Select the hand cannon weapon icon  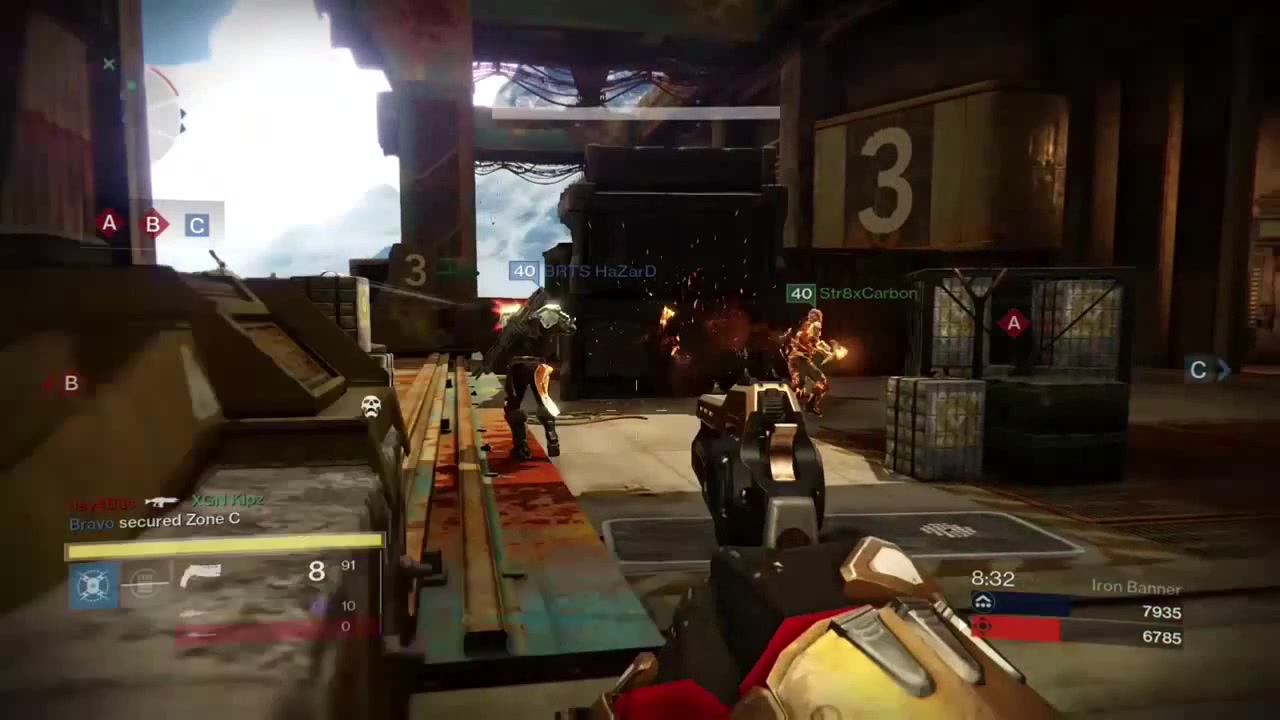click(199, 575)
